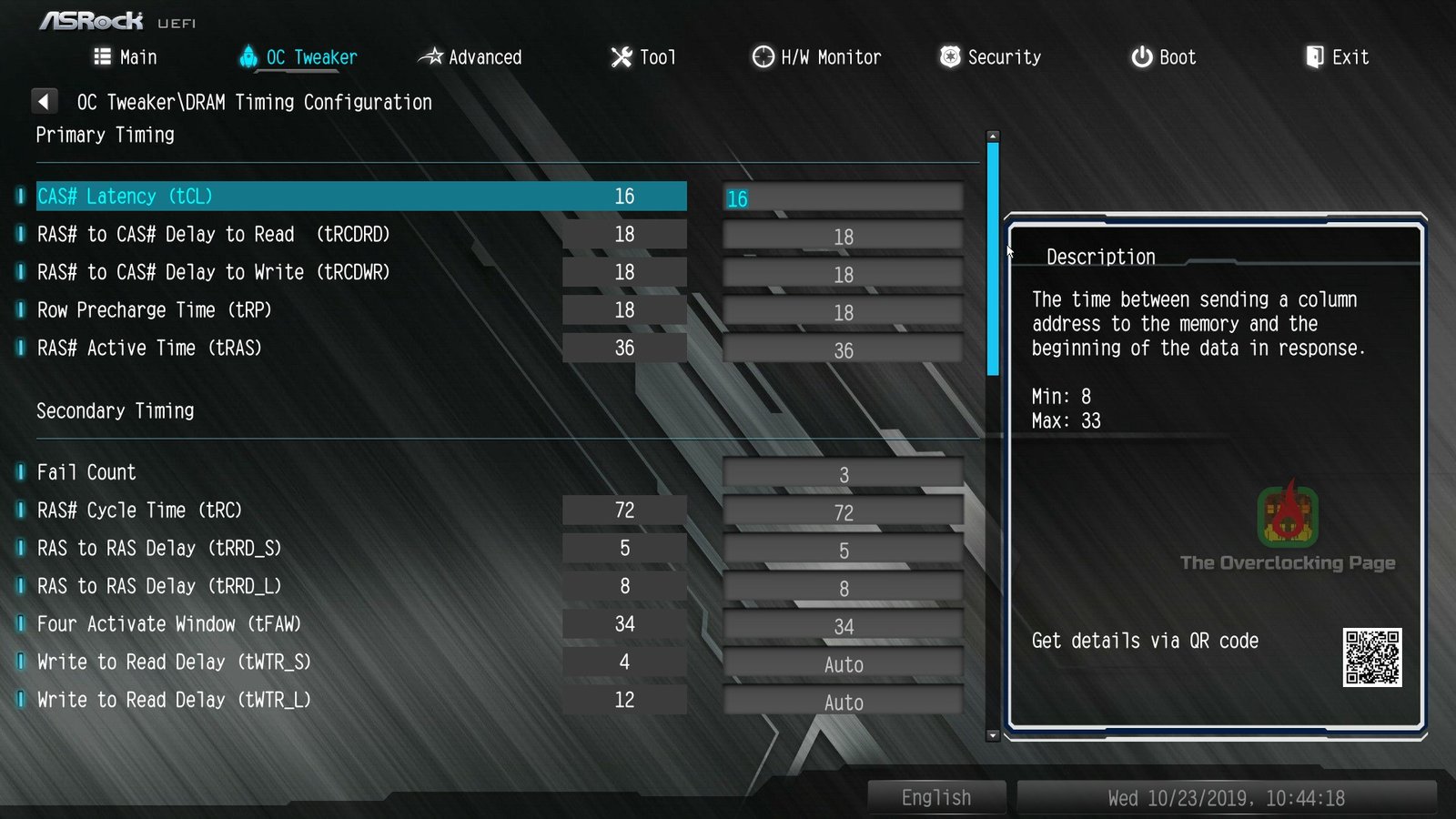Click the Main grid icon
The image size is (1456, 819).
(103, 56)
